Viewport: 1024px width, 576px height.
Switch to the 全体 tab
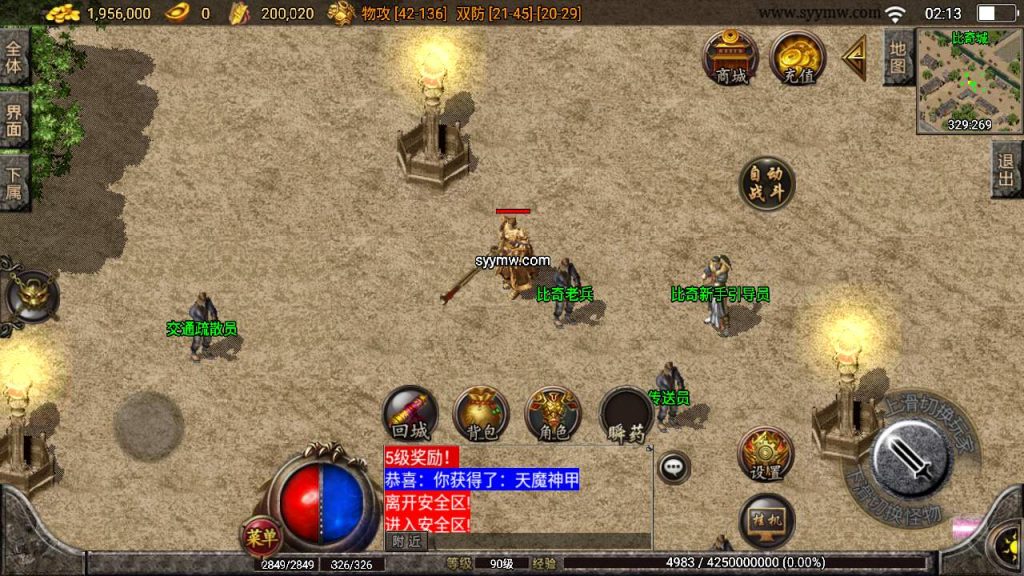[14, 57]
